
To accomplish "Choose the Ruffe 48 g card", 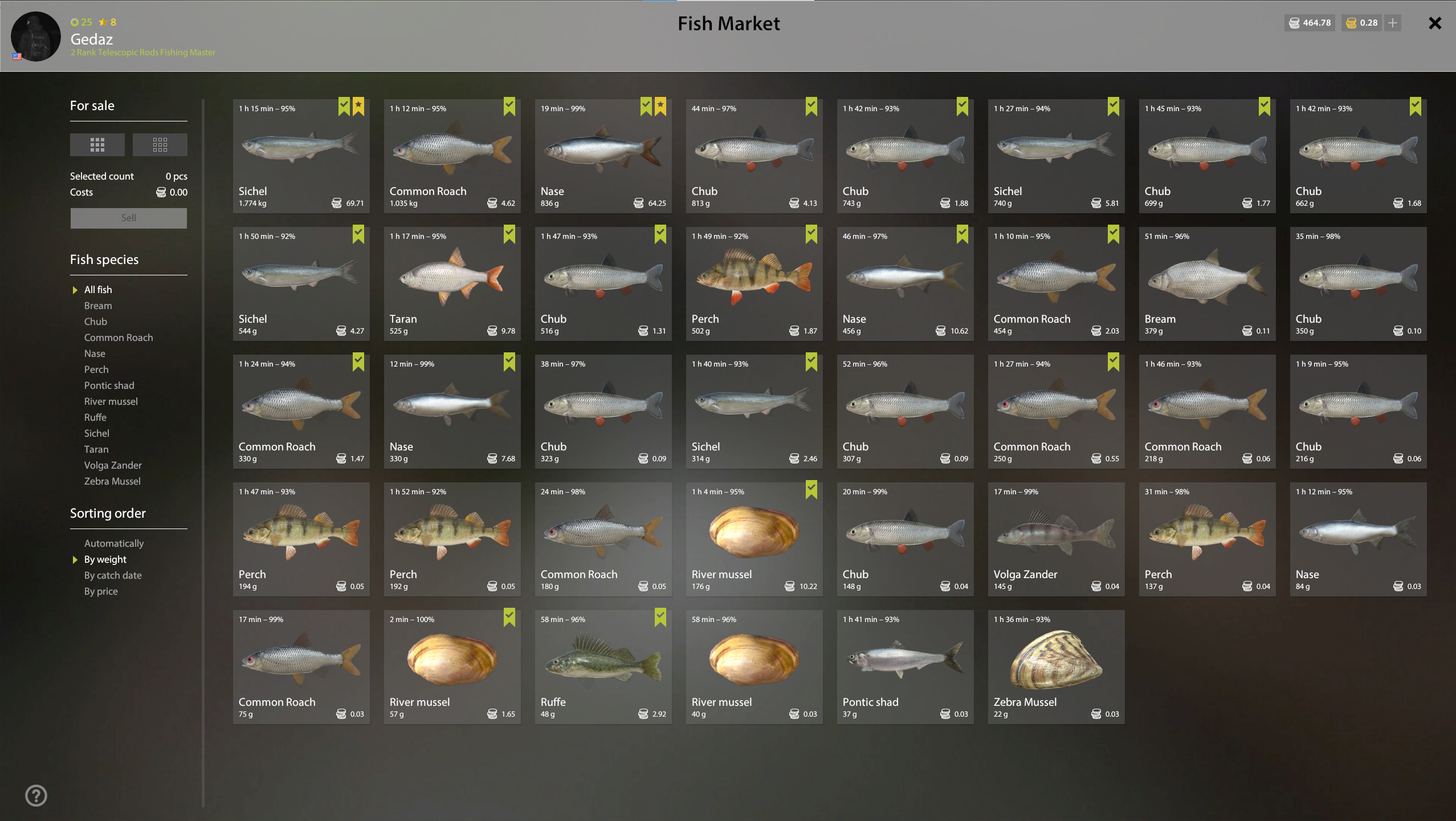I will [603, 666].
